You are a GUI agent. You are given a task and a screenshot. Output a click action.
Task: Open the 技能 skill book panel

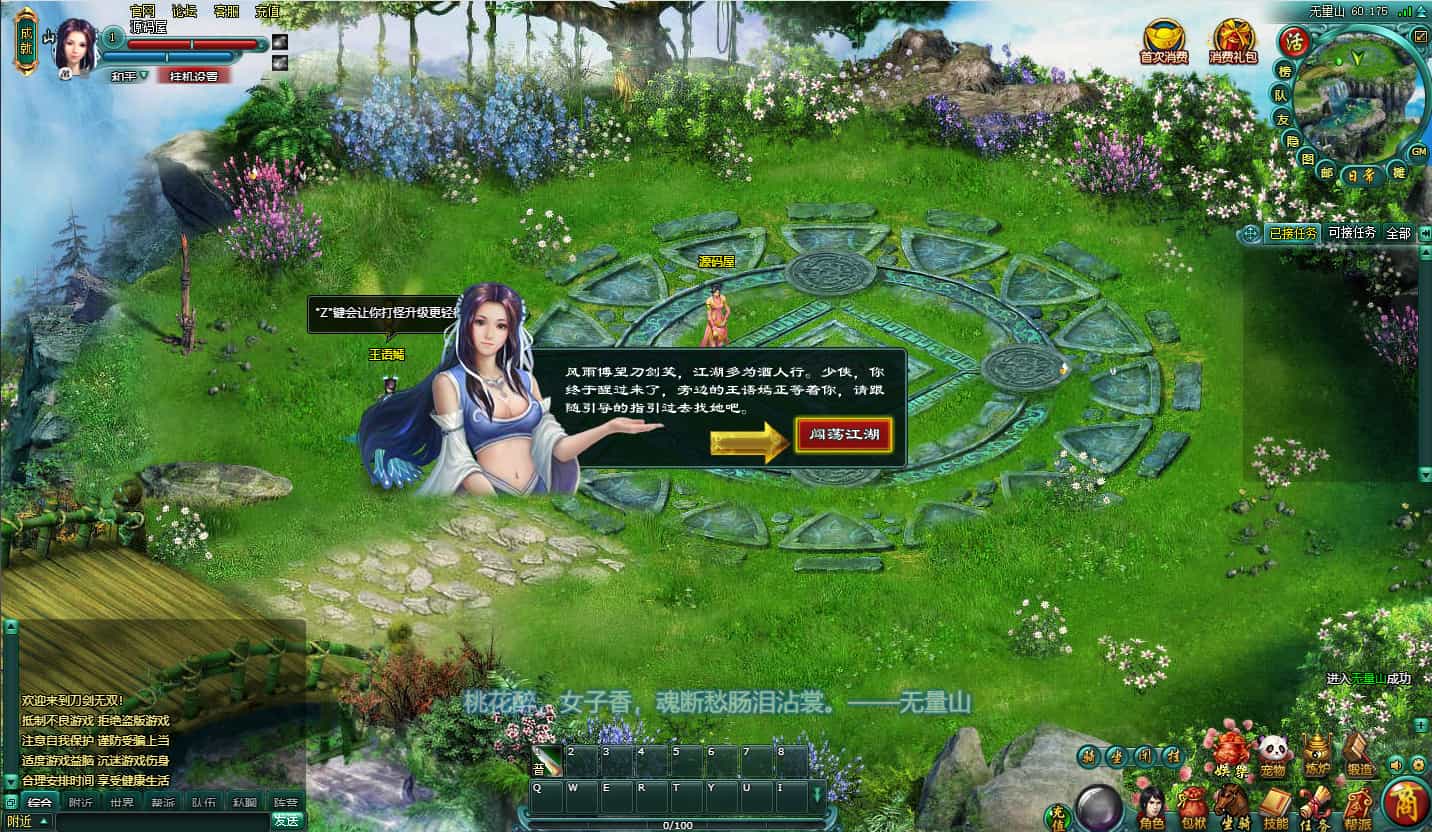coord(1274,800)
